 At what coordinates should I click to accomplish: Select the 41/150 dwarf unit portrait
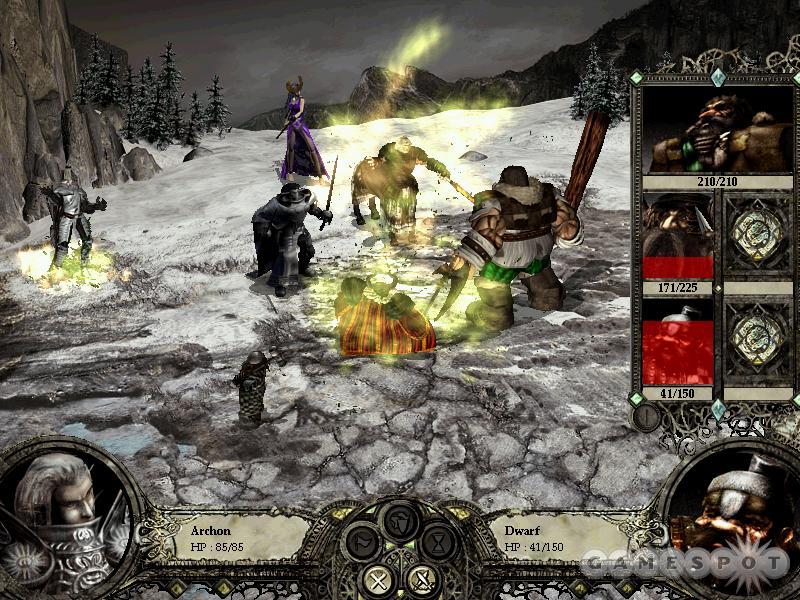coord(677,341)
